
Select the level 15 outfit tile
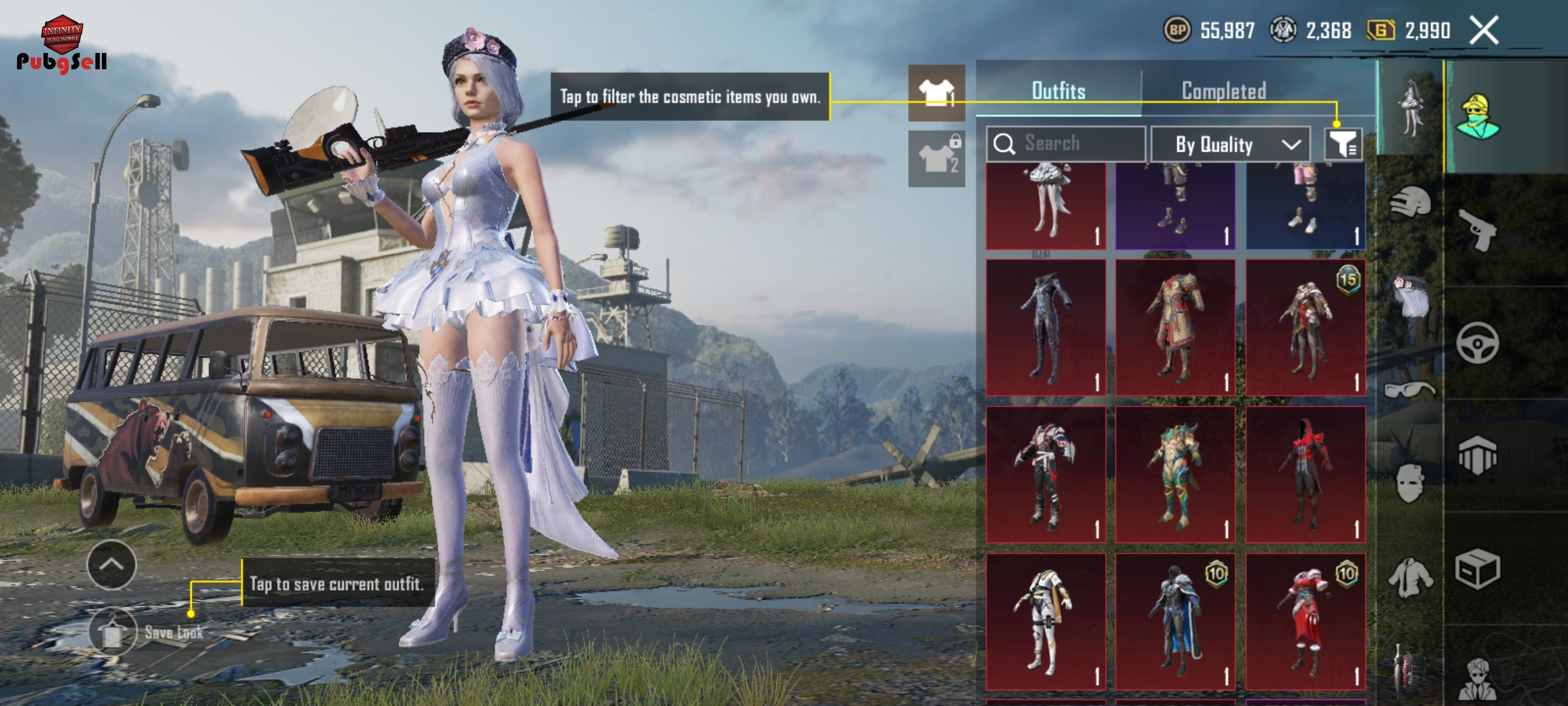click(1305, 327)
